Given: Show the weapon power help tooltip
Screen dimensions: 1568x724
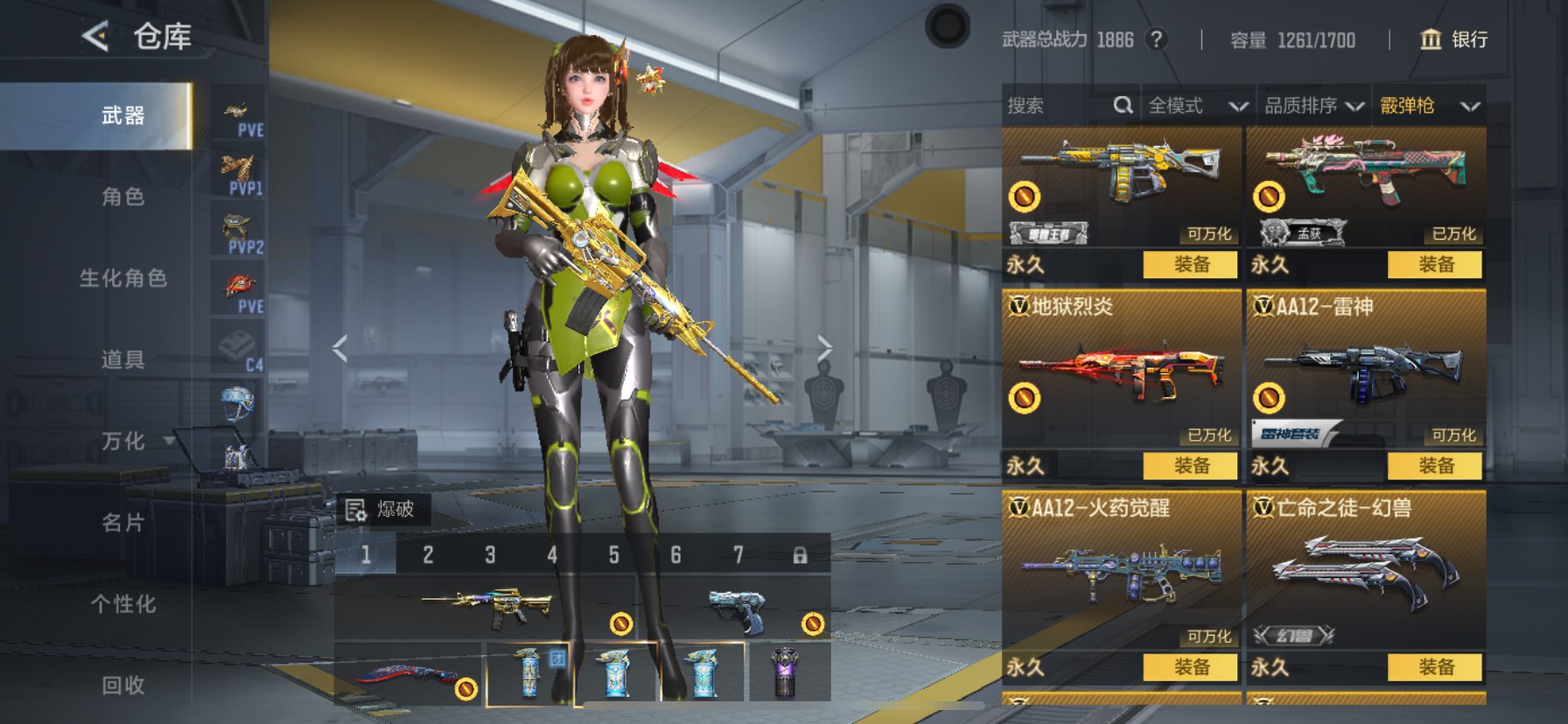Looking at the screenshot, I should [1157, 39].
